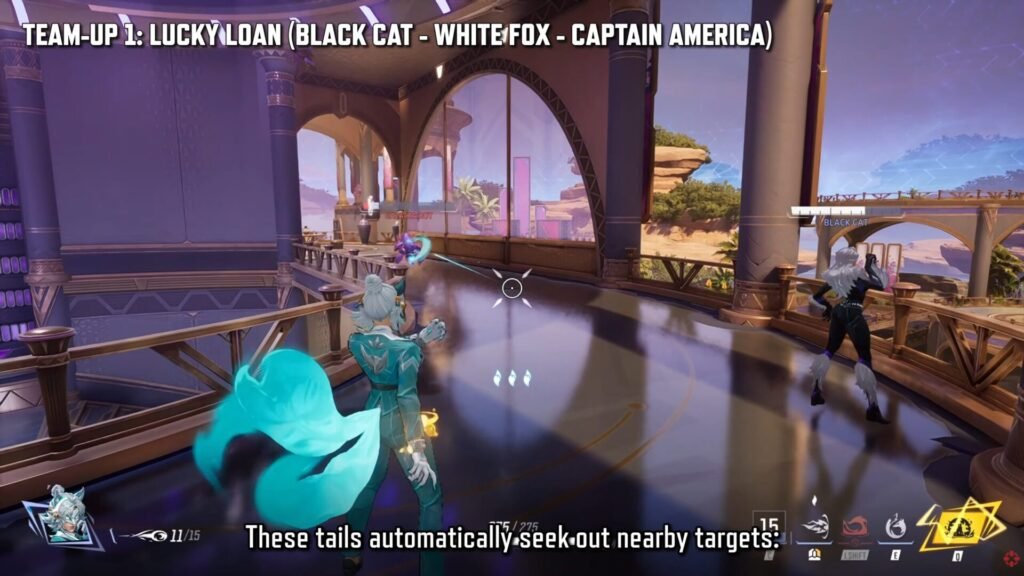Select the white fox tail dash ability

pyautogui.click(x=815, y=524)
